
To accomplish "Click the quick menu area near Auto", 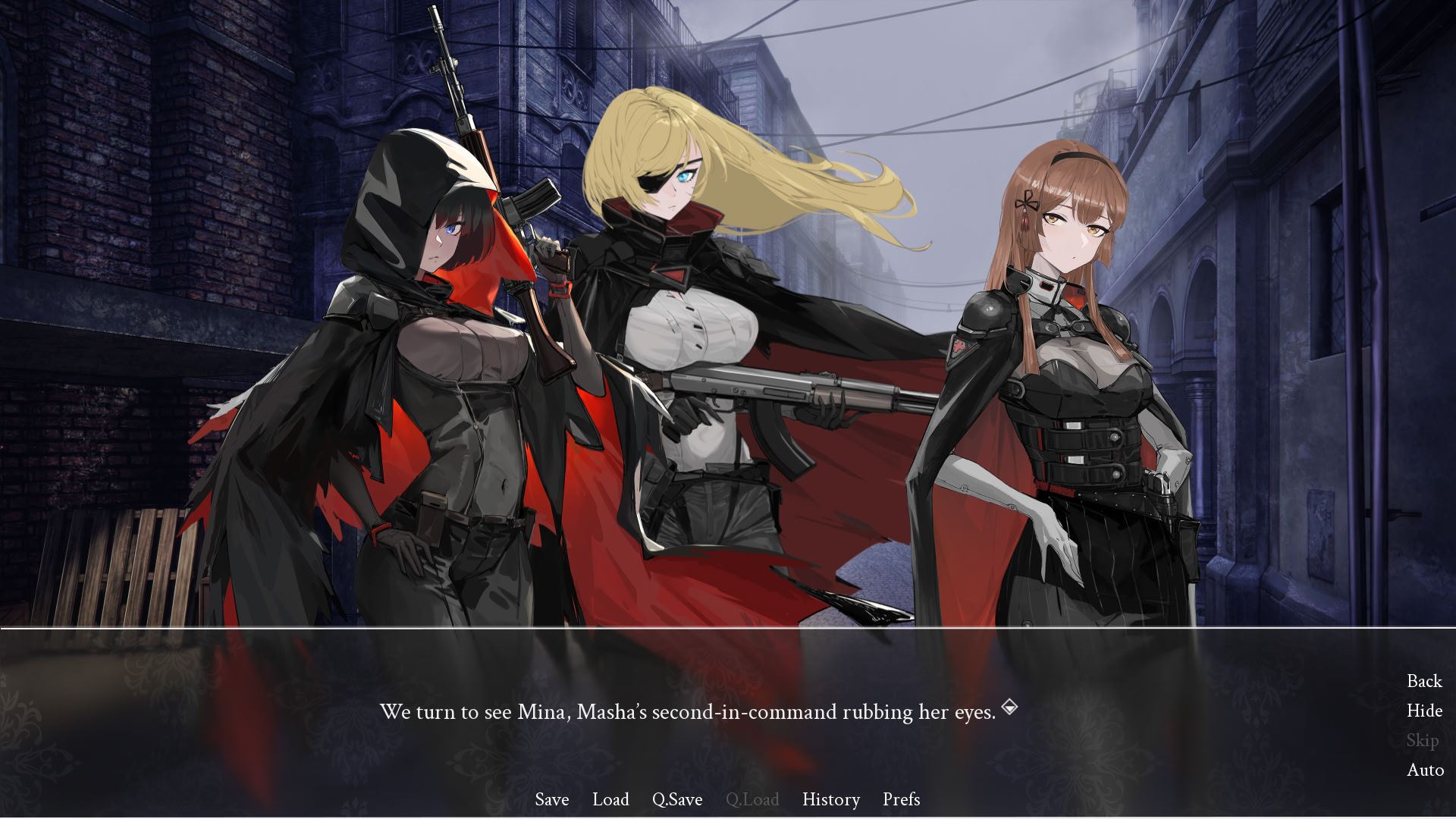I will (1425, 770).
